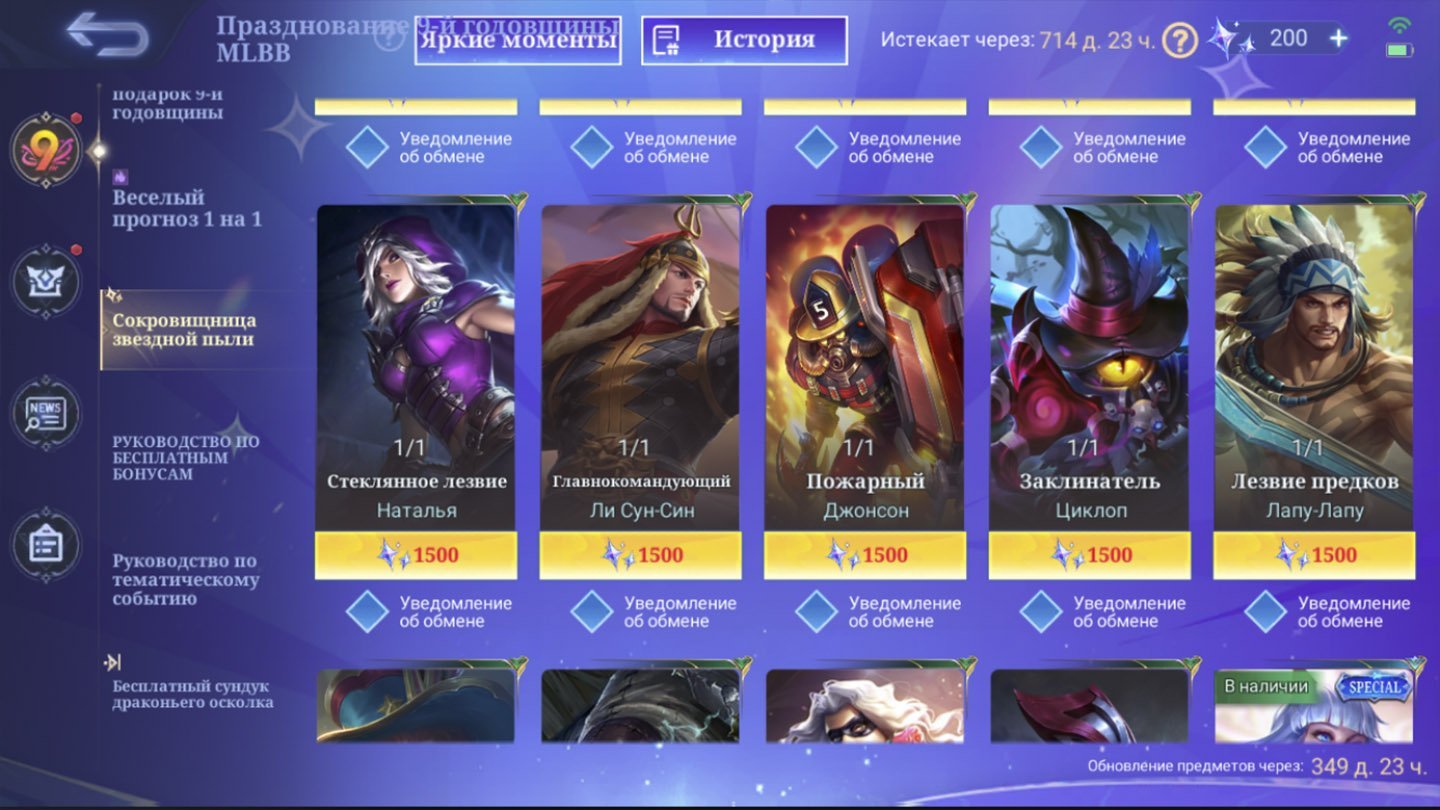1440x810 pixels.
Task: Switch to Сокровищница звездной пыли tab
Action: (184, 330)
